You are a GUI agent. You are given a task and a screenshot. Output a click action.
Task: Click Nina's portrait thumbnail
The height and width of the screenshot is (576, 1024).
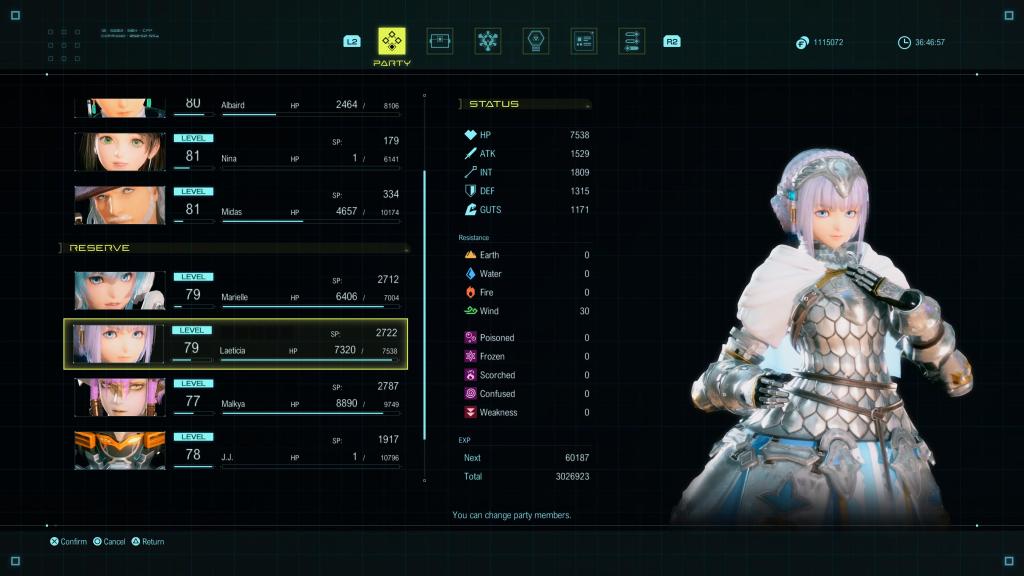point(119,151)
